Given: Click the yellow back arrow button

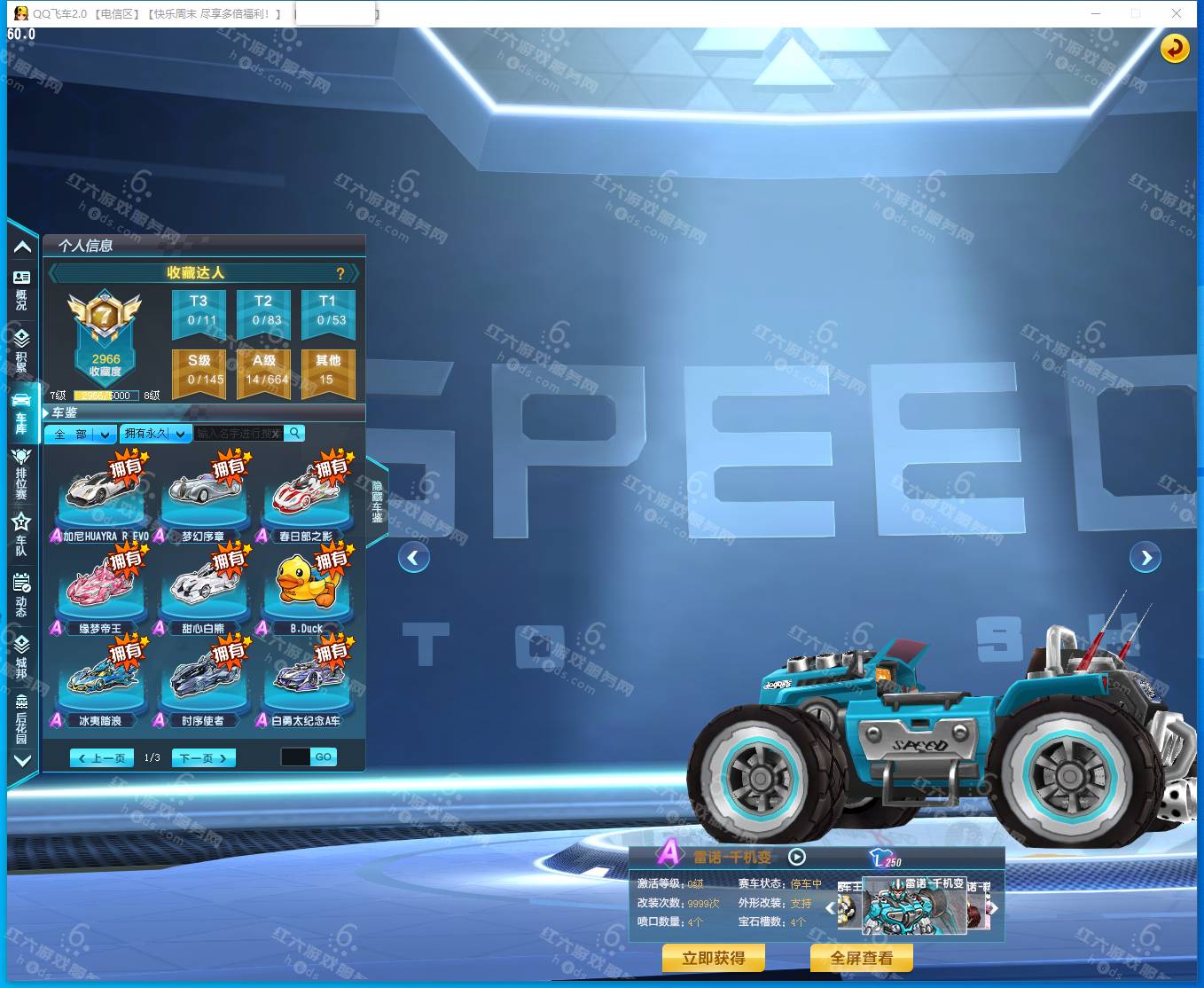Looking at the screenshot, I should pos(1175,48).
